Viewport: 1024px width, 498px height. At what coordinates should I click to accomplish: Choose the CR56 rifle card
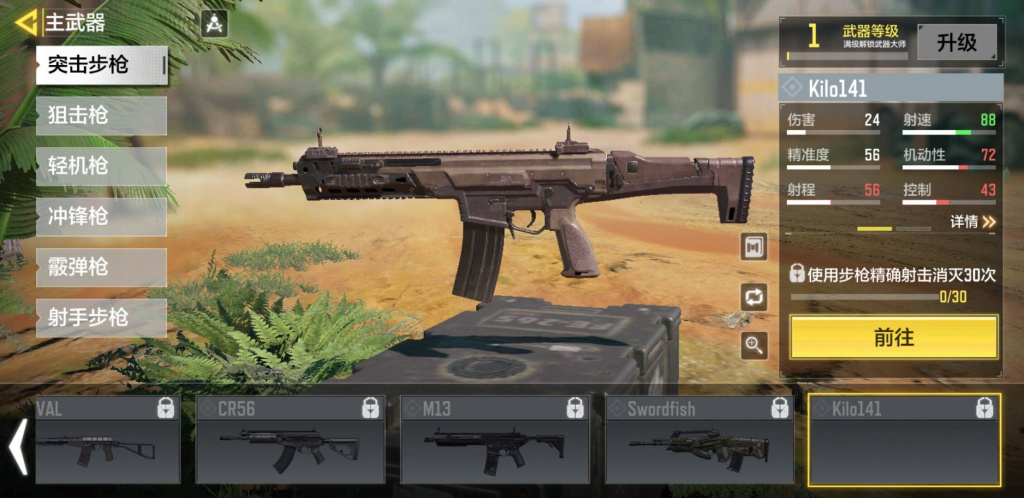click(x=290, y=439)
